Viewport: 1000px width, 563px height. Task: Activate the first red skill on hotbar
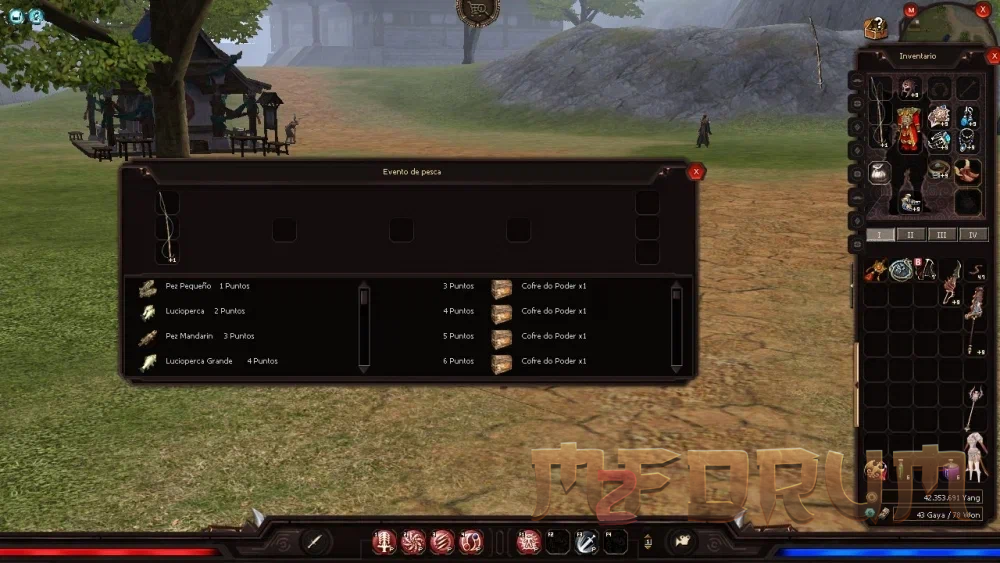383,542
